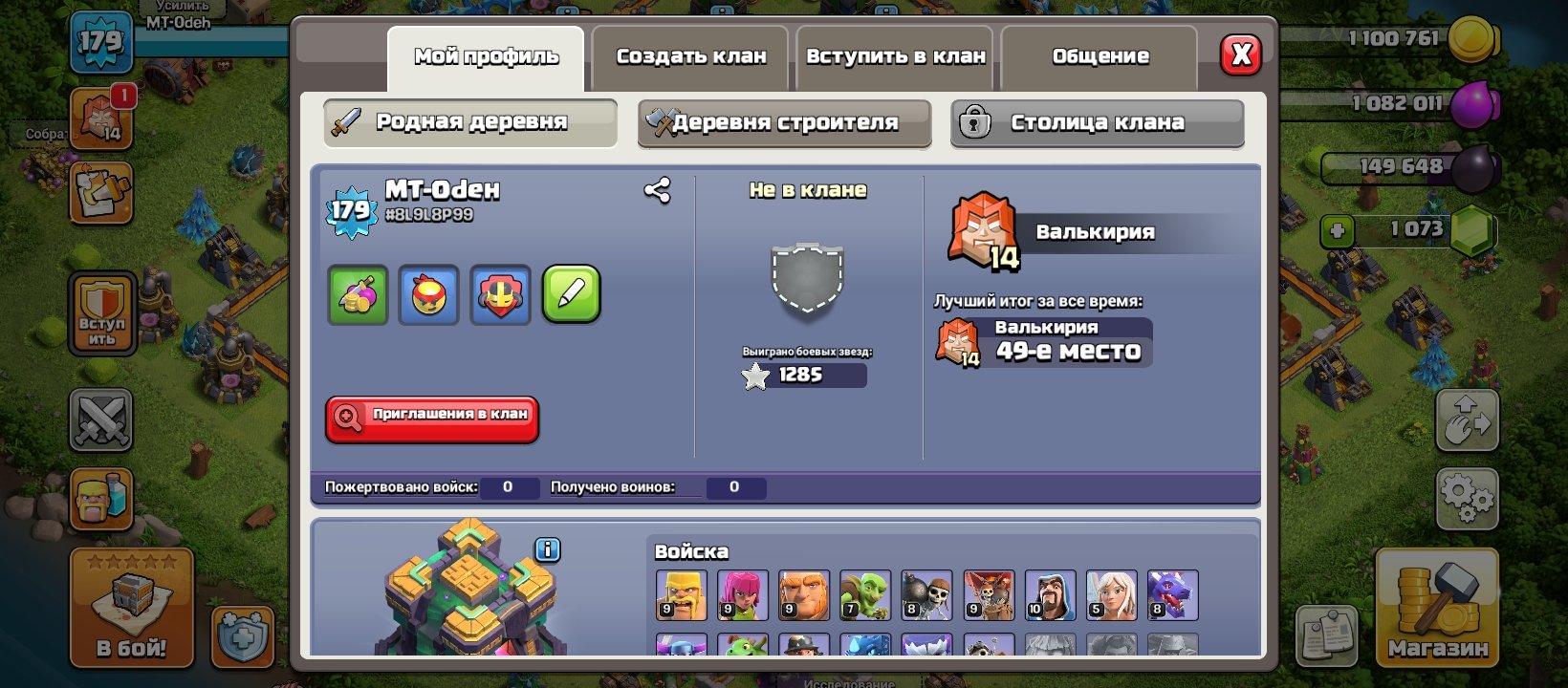
Task: Open the Столица клана section
Action: (1096, 122)
